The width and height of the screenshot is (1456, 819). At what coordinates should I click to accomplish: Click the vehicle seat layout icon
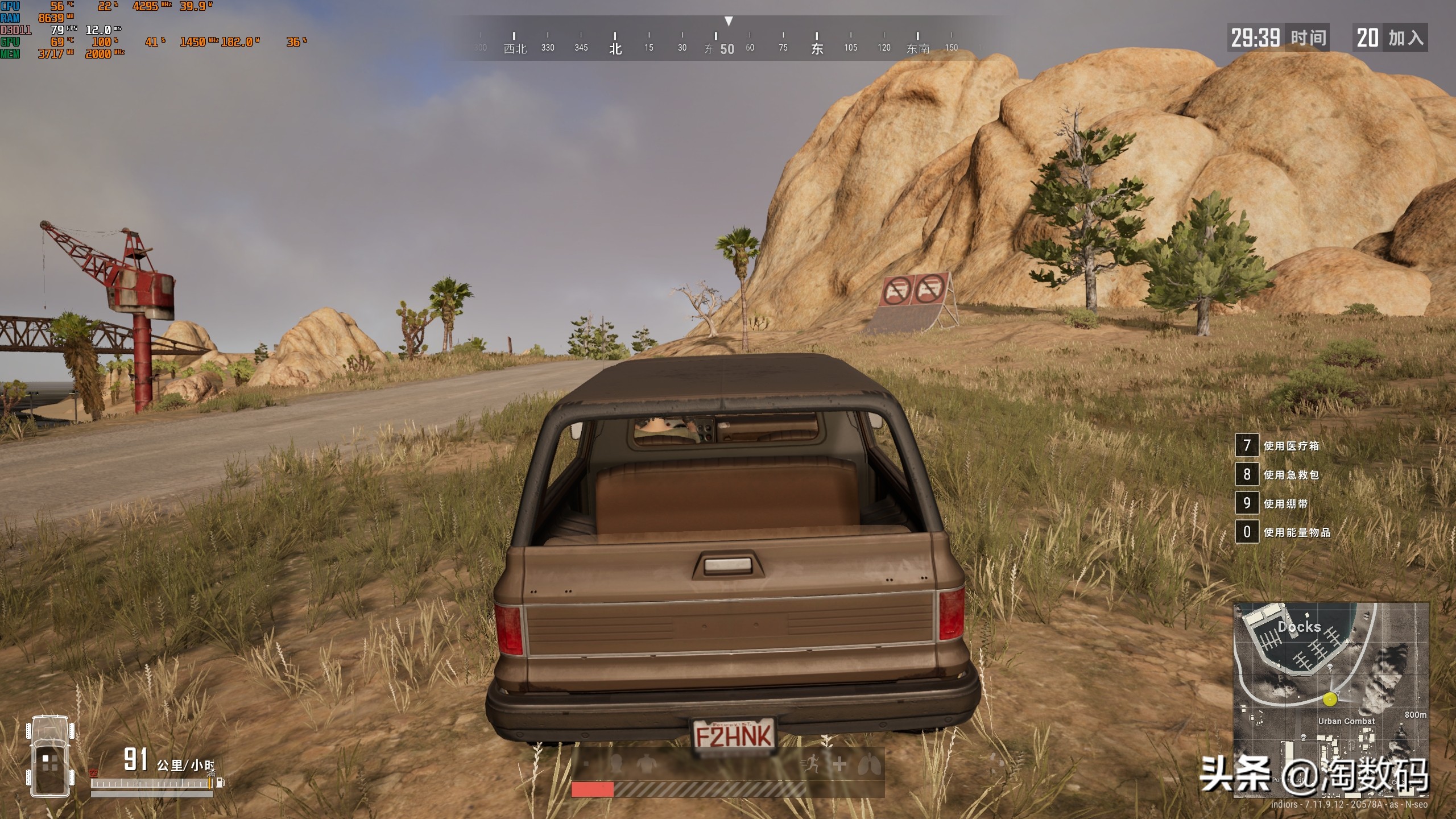coord(51,756)
